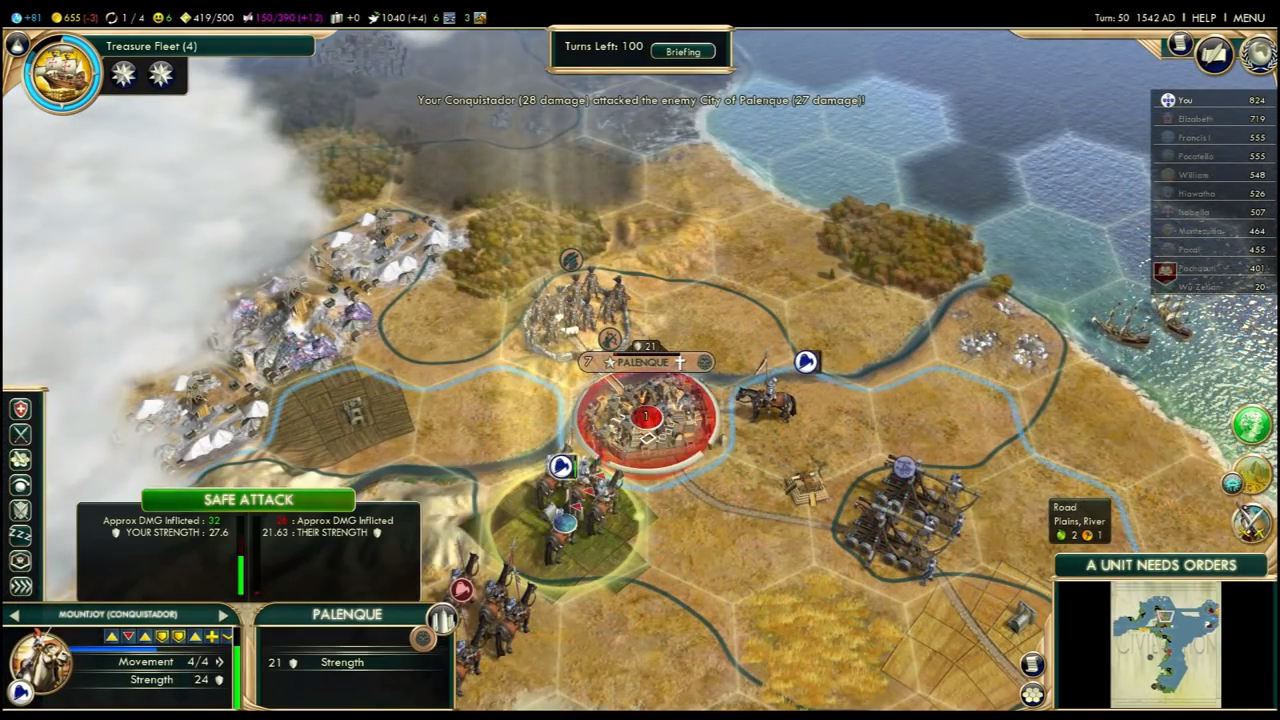Click the Conquistador unit portrait
This screenshot has height=720, width=1280.
40,661
